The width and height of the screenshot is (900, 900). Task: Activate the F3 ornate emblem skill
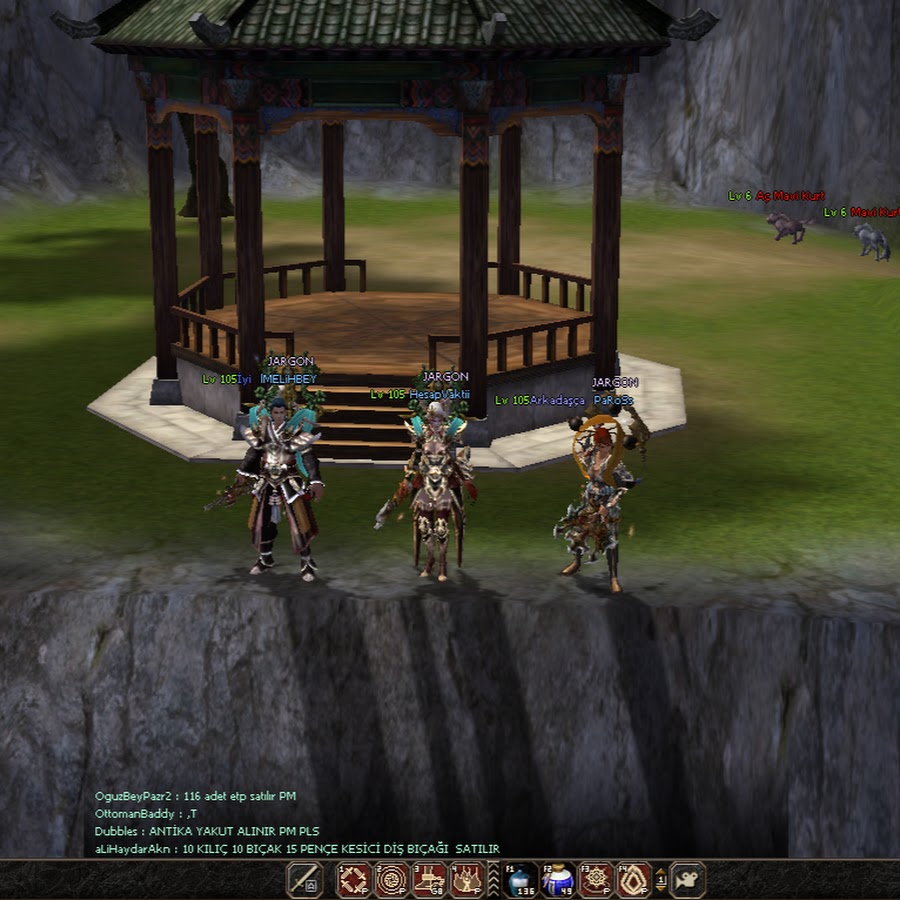[x=596, y=880]
